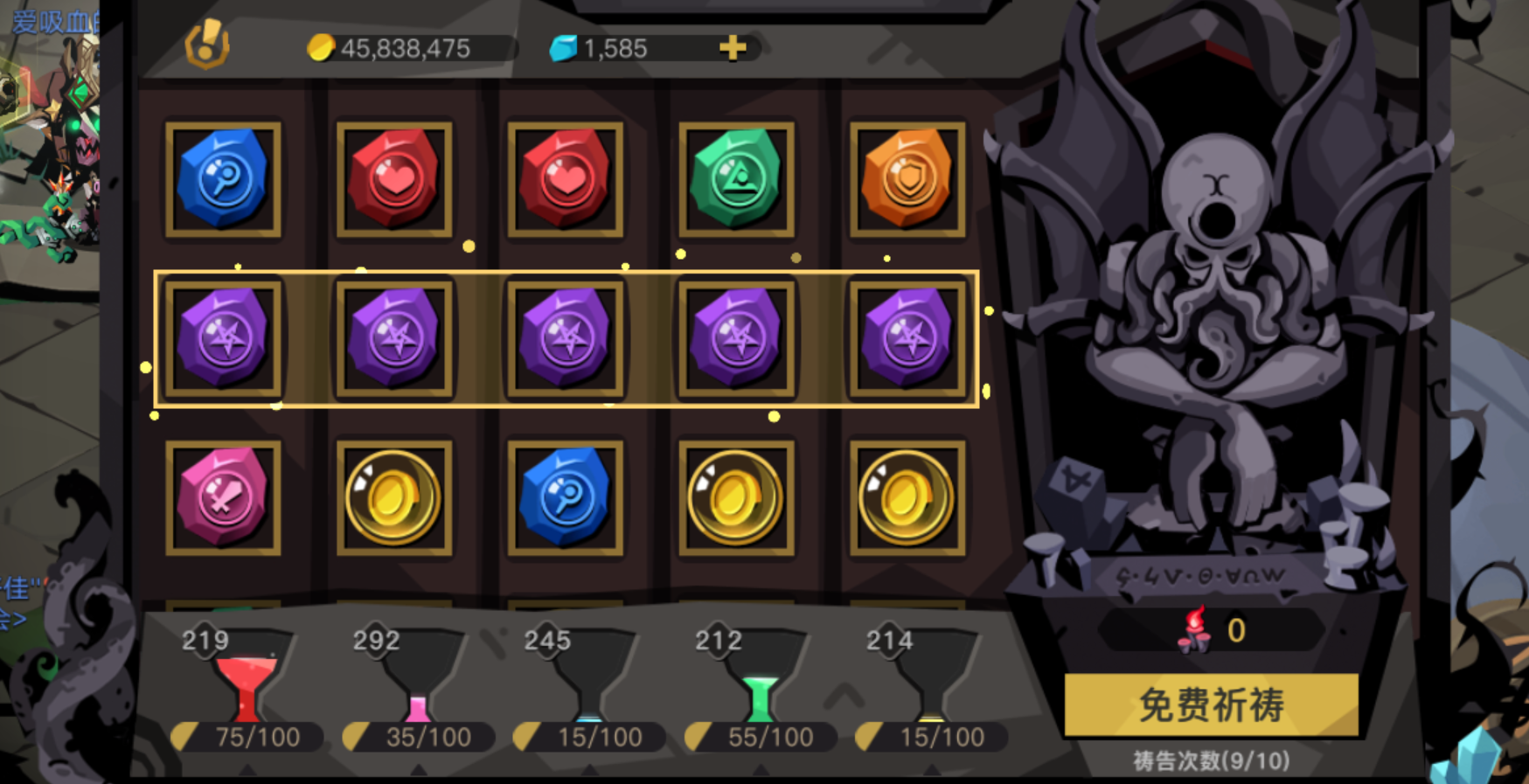Pick the green triangle gem in the top row

click(x=734, y=181)
